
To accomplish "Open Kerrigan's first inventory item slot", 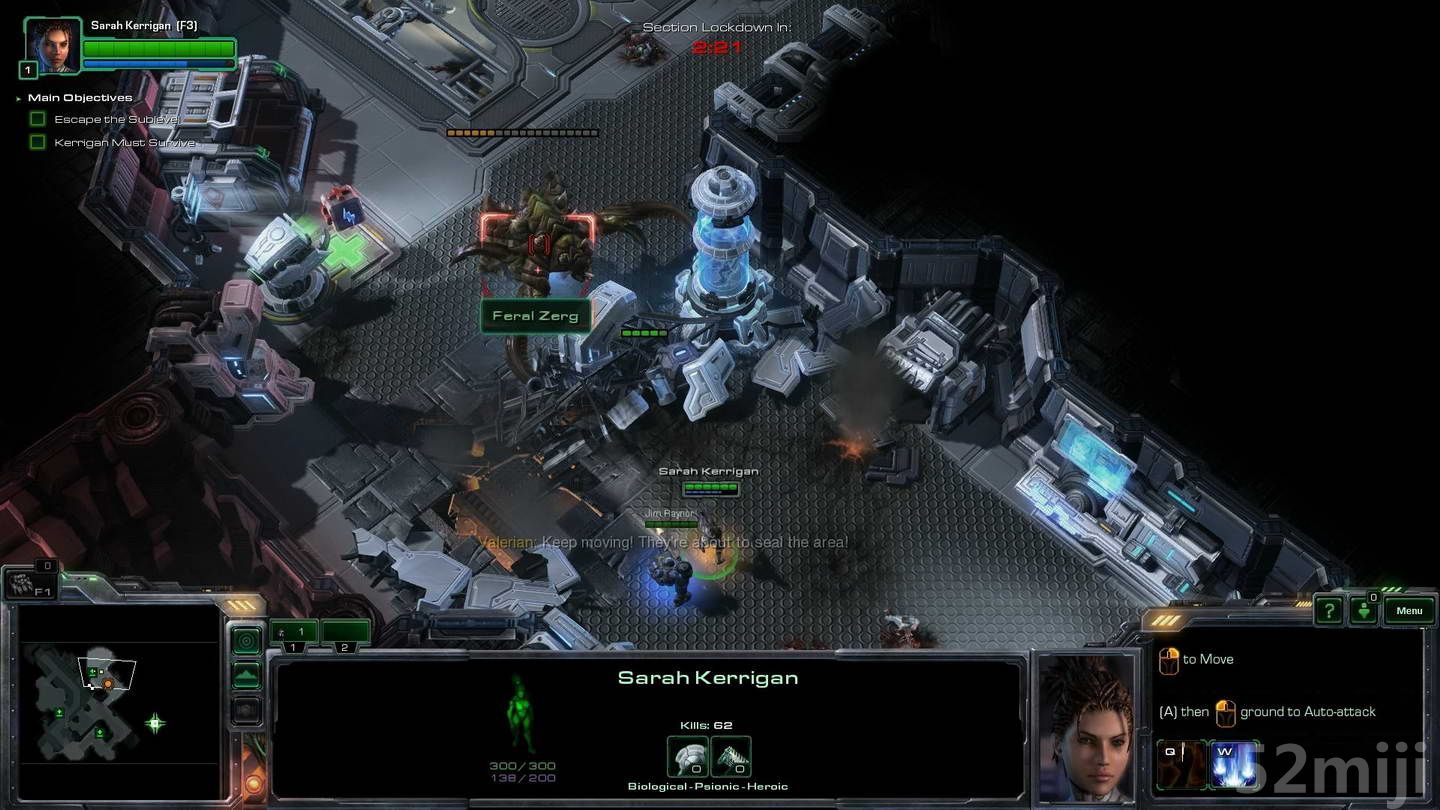I will 686,755.
